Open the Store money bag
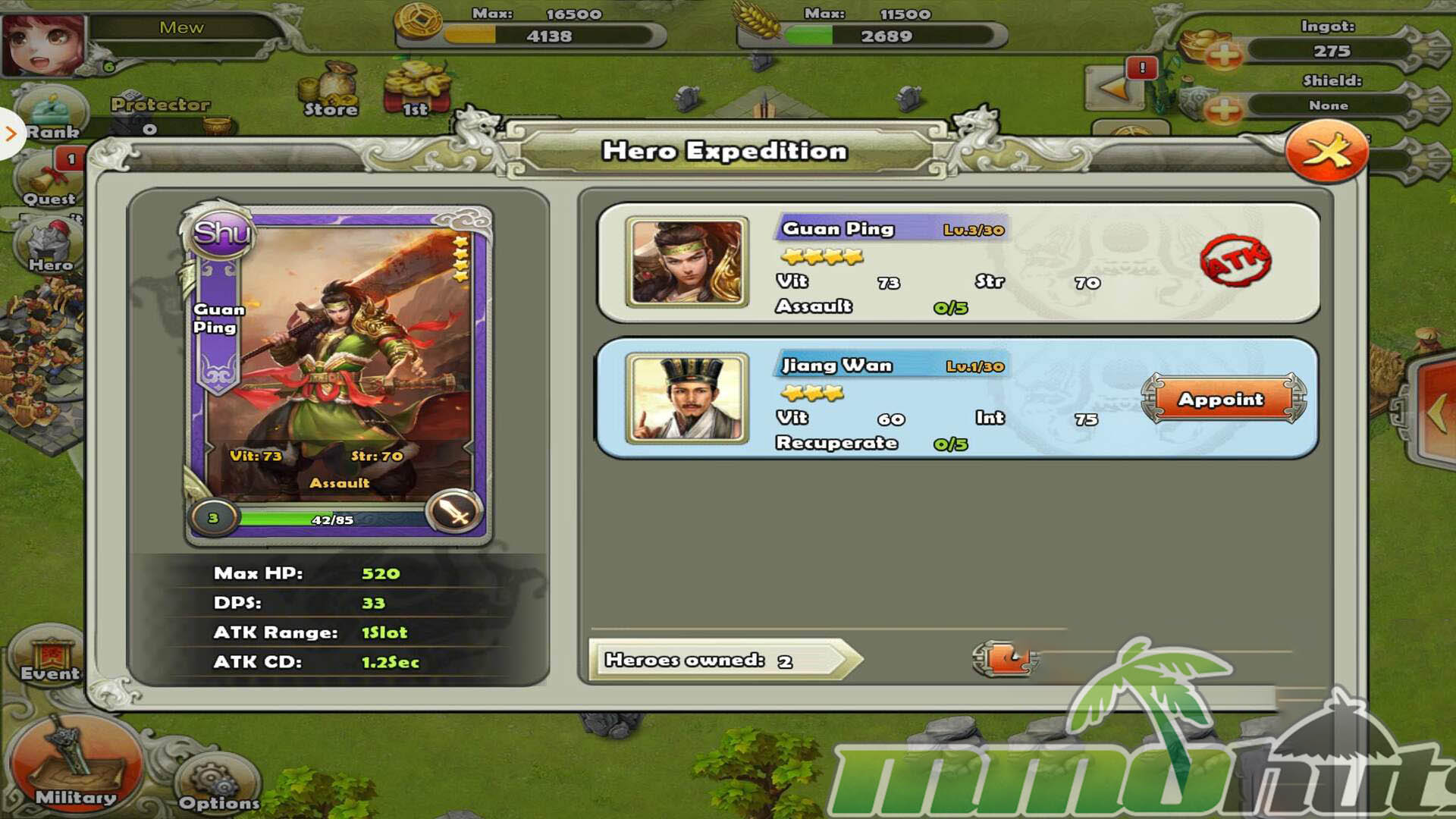Viewport: 1456px width, 819px height. pyautogui.click(x=331, y=89)
